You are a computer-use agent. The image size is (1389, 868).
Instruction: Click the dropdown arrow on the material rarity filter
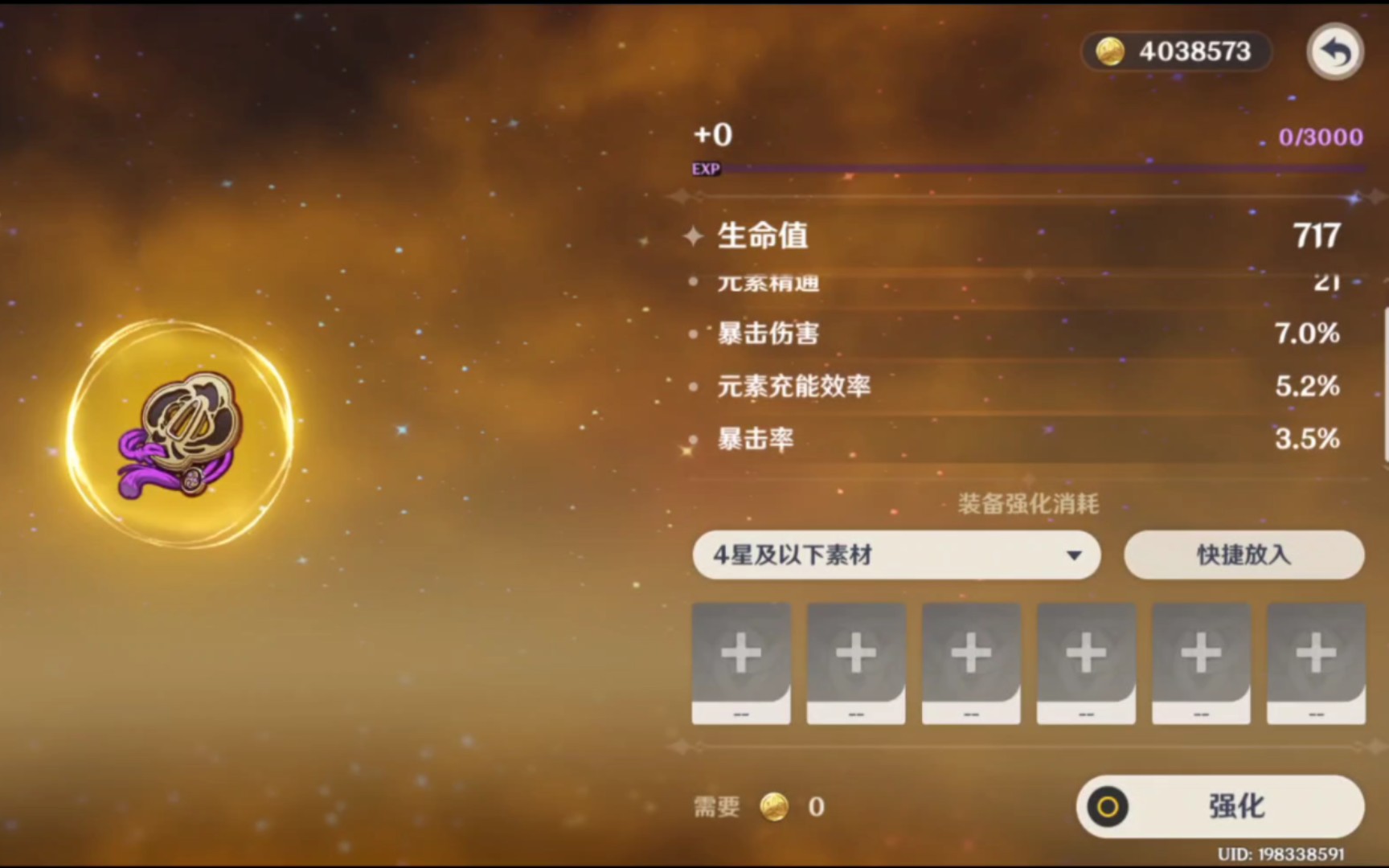pos(1075,555)
